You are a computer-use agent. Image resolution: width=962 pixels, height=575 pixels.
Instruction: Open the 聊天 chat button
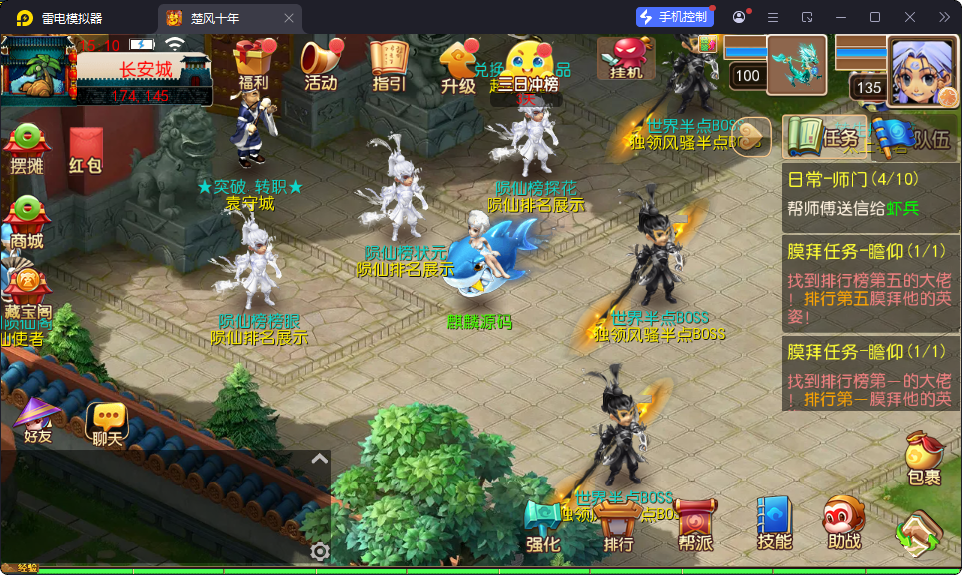tap(107, 424)
